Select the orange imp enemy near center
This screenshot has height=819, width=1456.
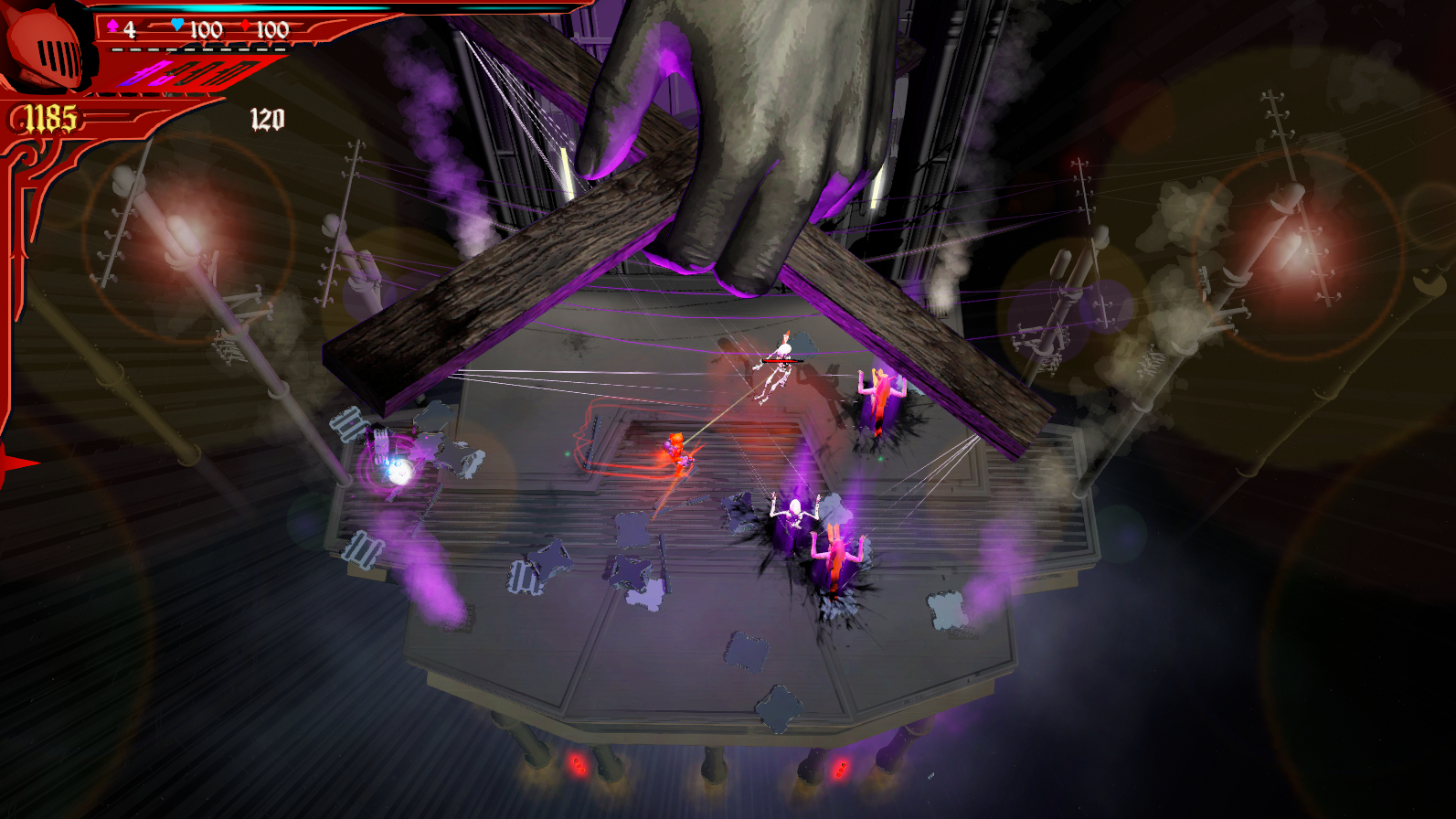point(676,452)
